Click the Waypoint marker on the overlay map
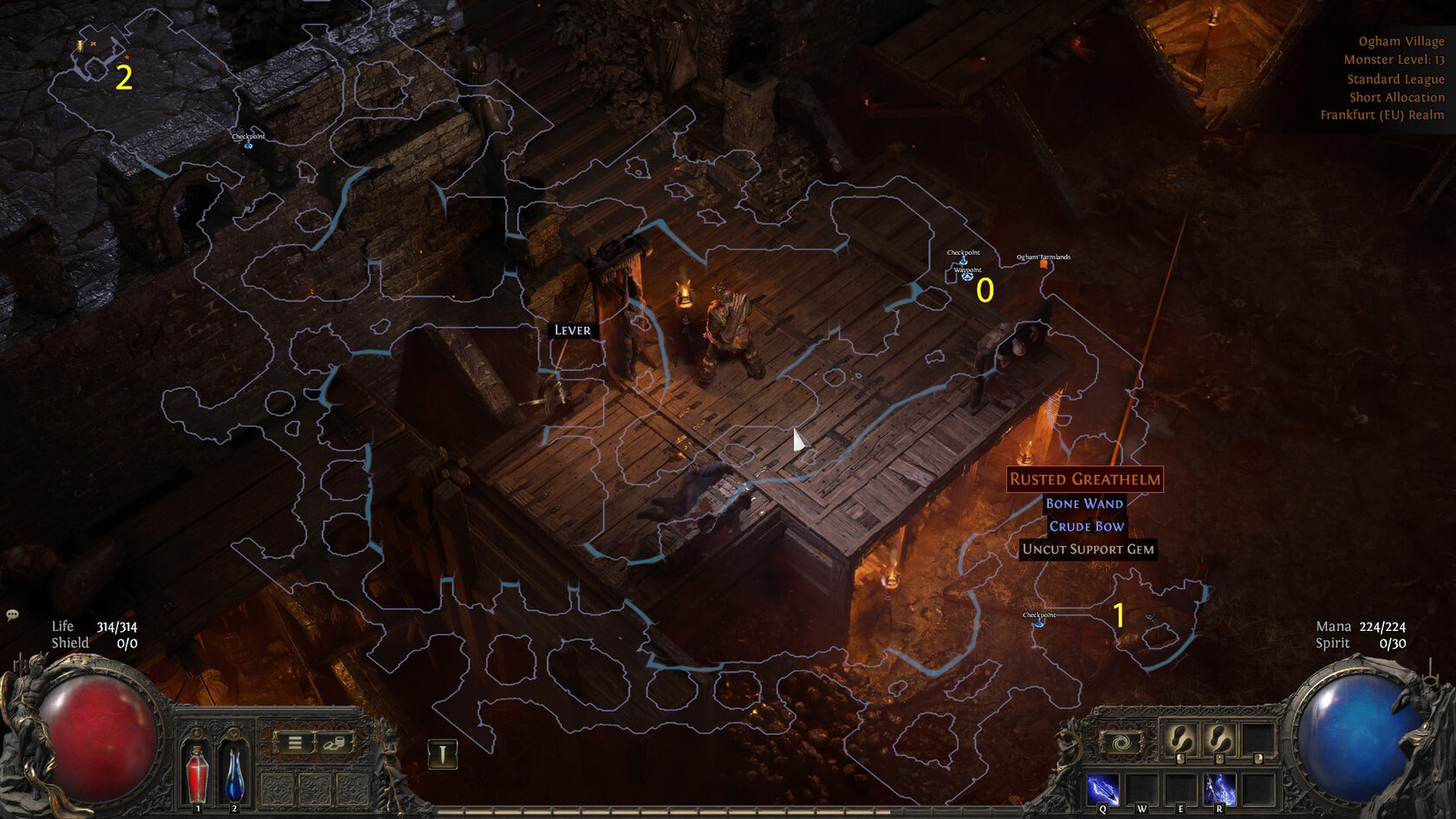 (x=967, y=276)
